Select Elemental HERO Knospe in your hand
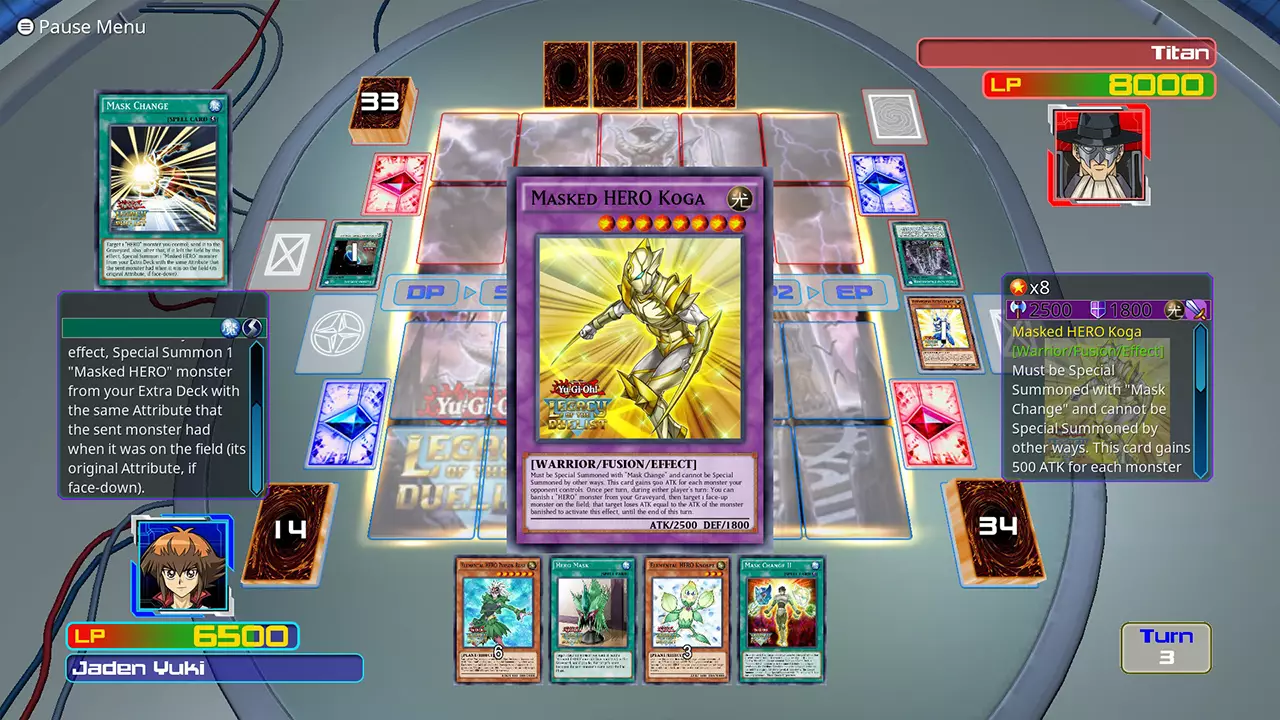The image size is (1280, 720). [687, 620]
